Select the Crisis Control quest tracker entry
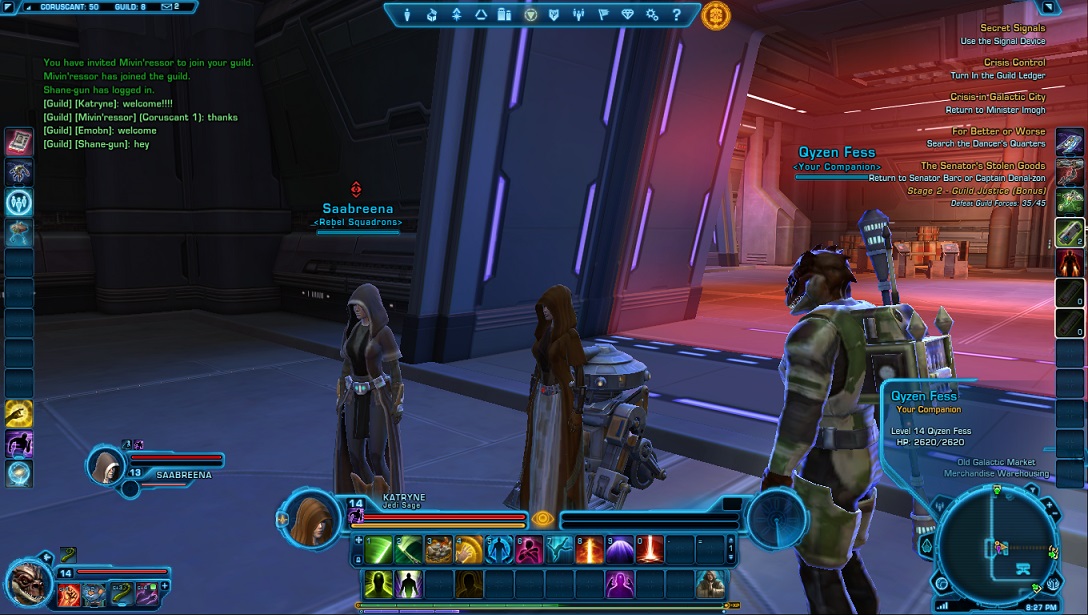The image size is (1088, 615). [x=1013, y=62]
